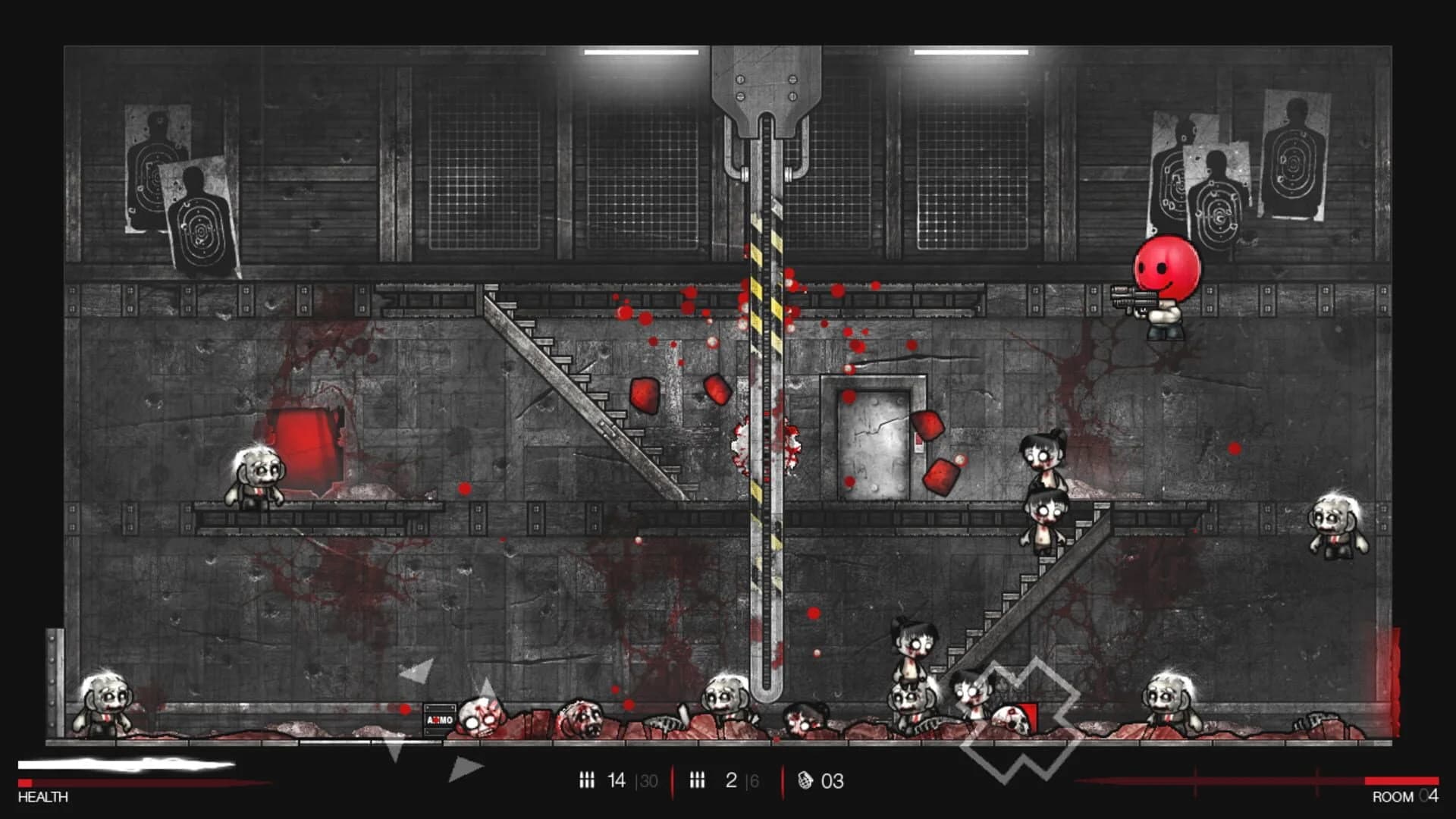Click the player's submachine gun
Screen dimensions: 1456x819
coord(1134,296)
